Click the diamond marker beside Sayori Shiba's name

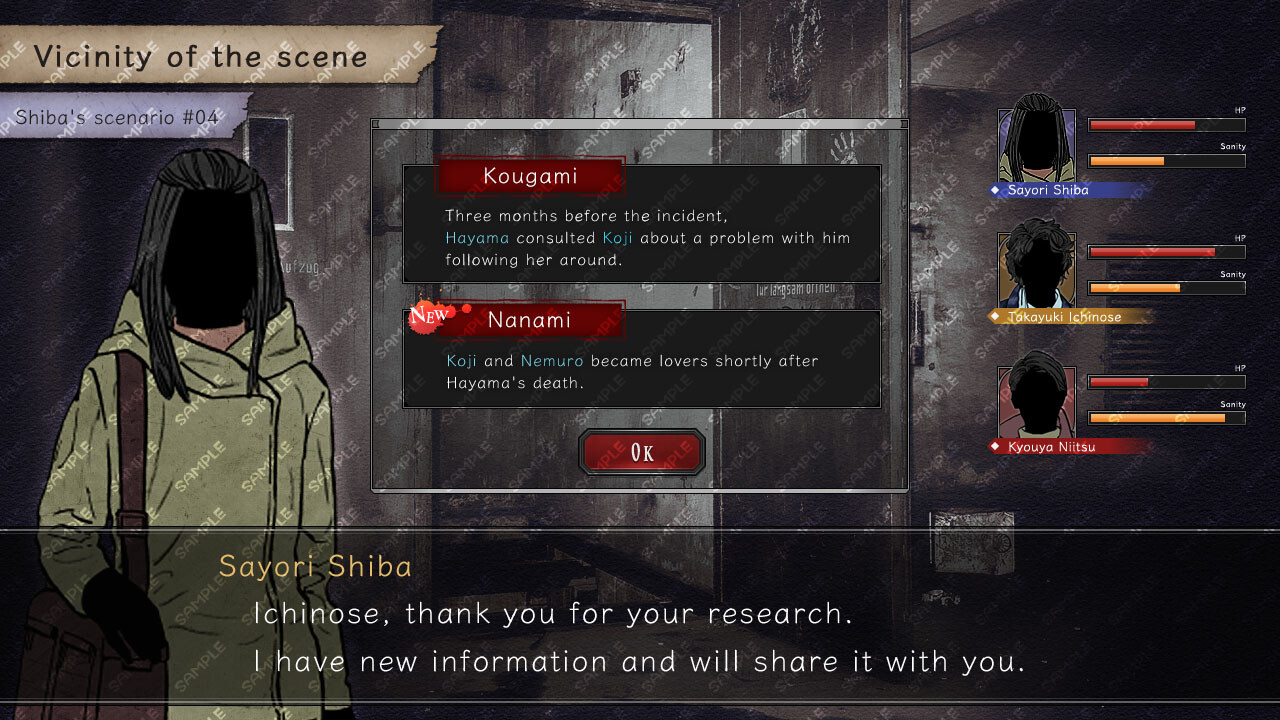[x=996, y=190]
